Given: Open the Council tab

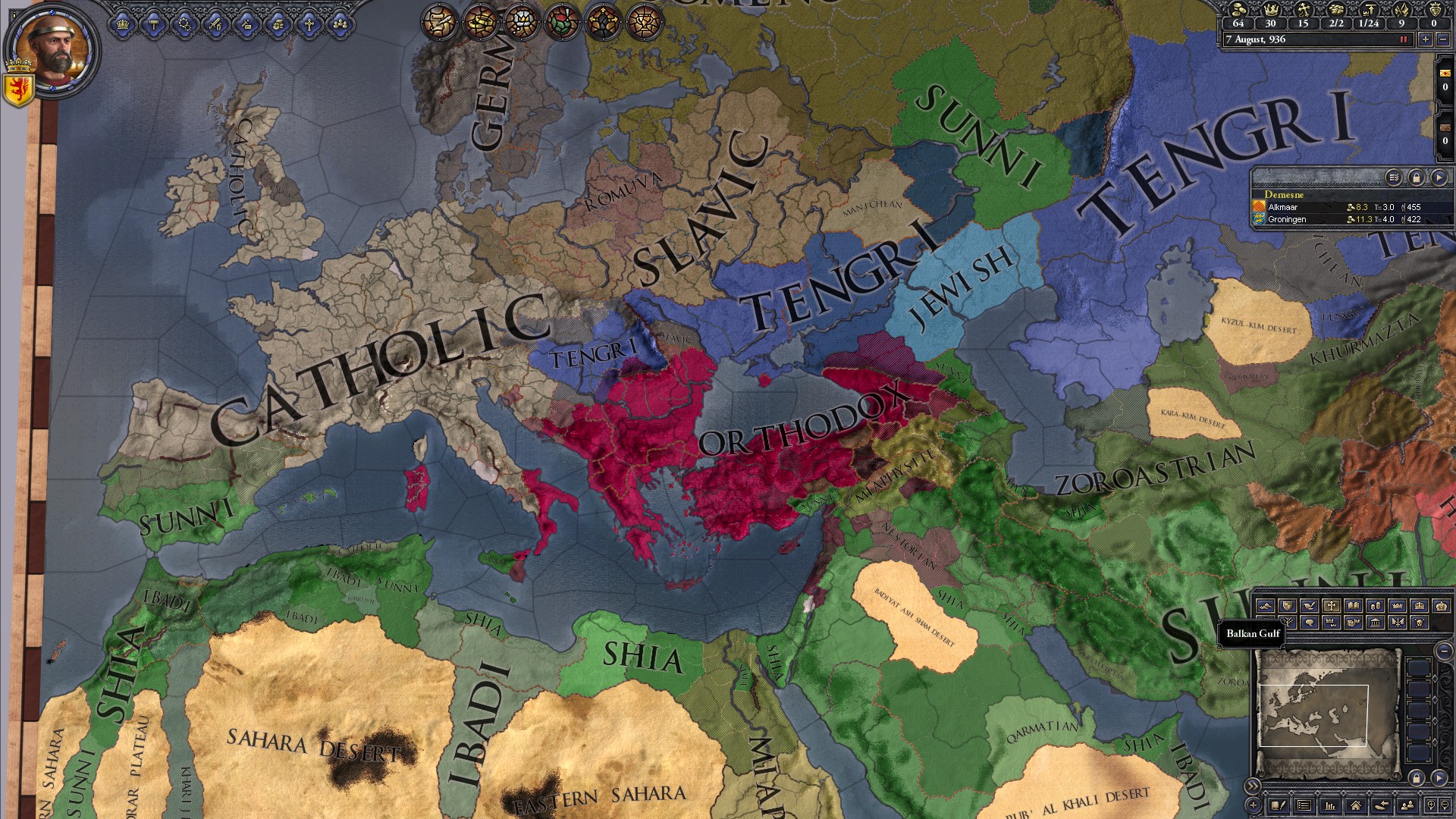Looking at the screenshot, I should [x=278, y=24].
